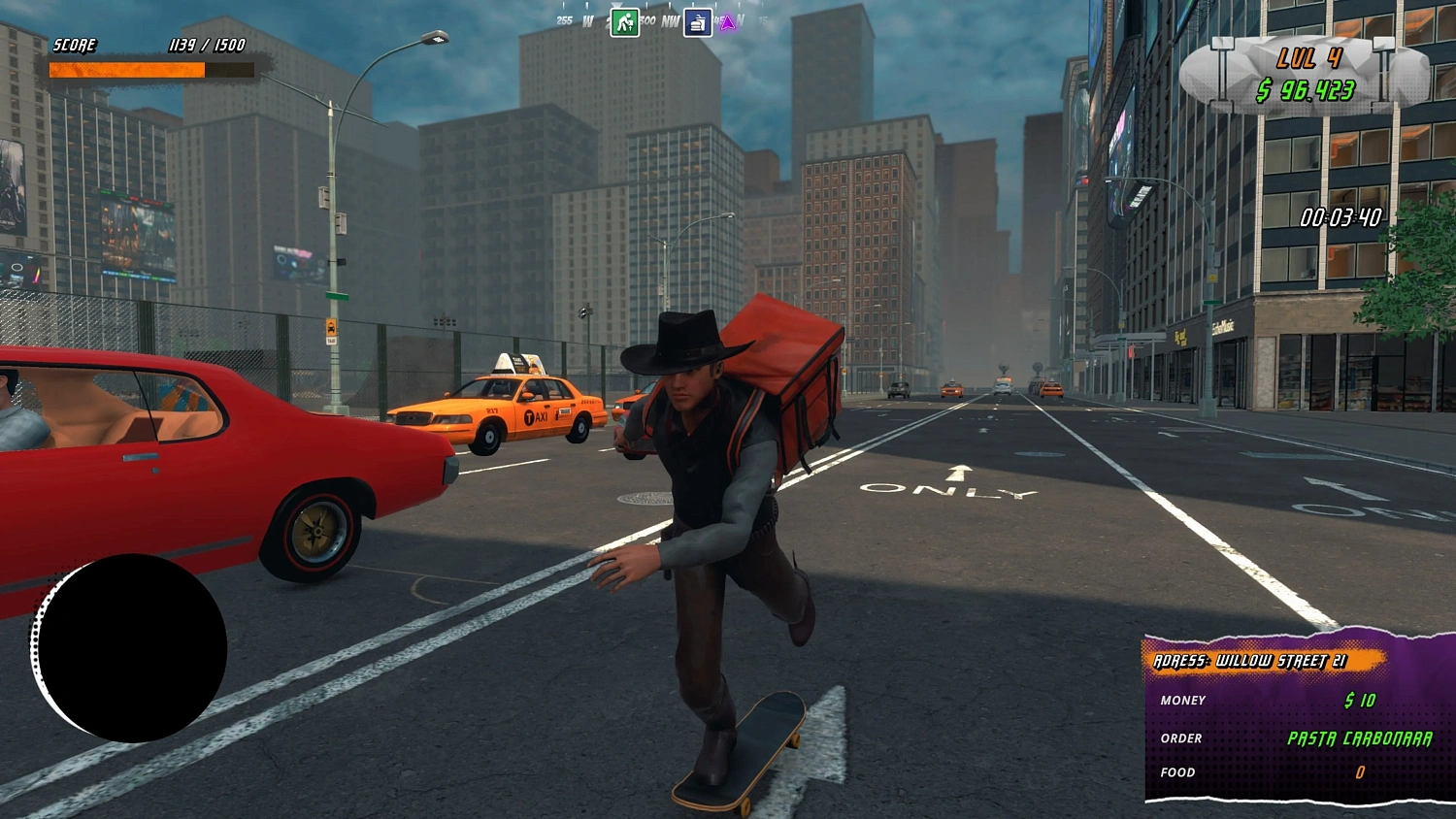The height and width of the screenshot is (819, 1456).
Task: Click the Pasta Carbonara order text
Action: (1357, 737)
